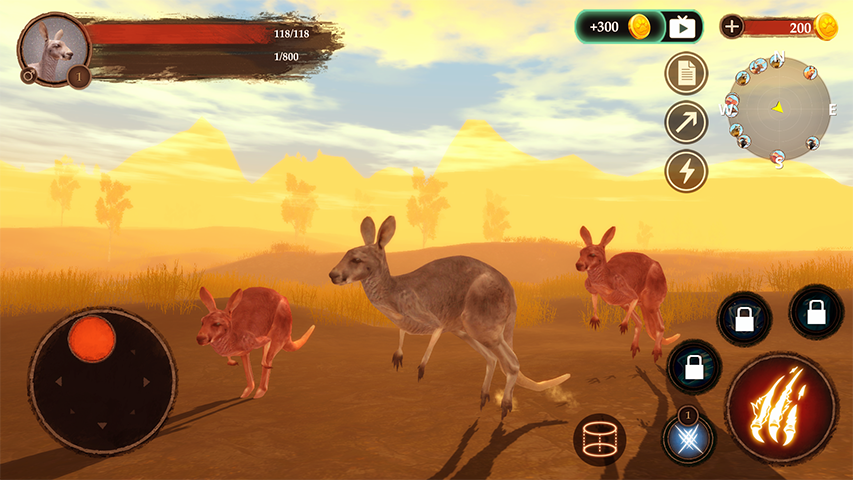Image resolution: width=853 pixels, height=480 pixels.
Task: Open the quest document icon
Action: point(686,73)
